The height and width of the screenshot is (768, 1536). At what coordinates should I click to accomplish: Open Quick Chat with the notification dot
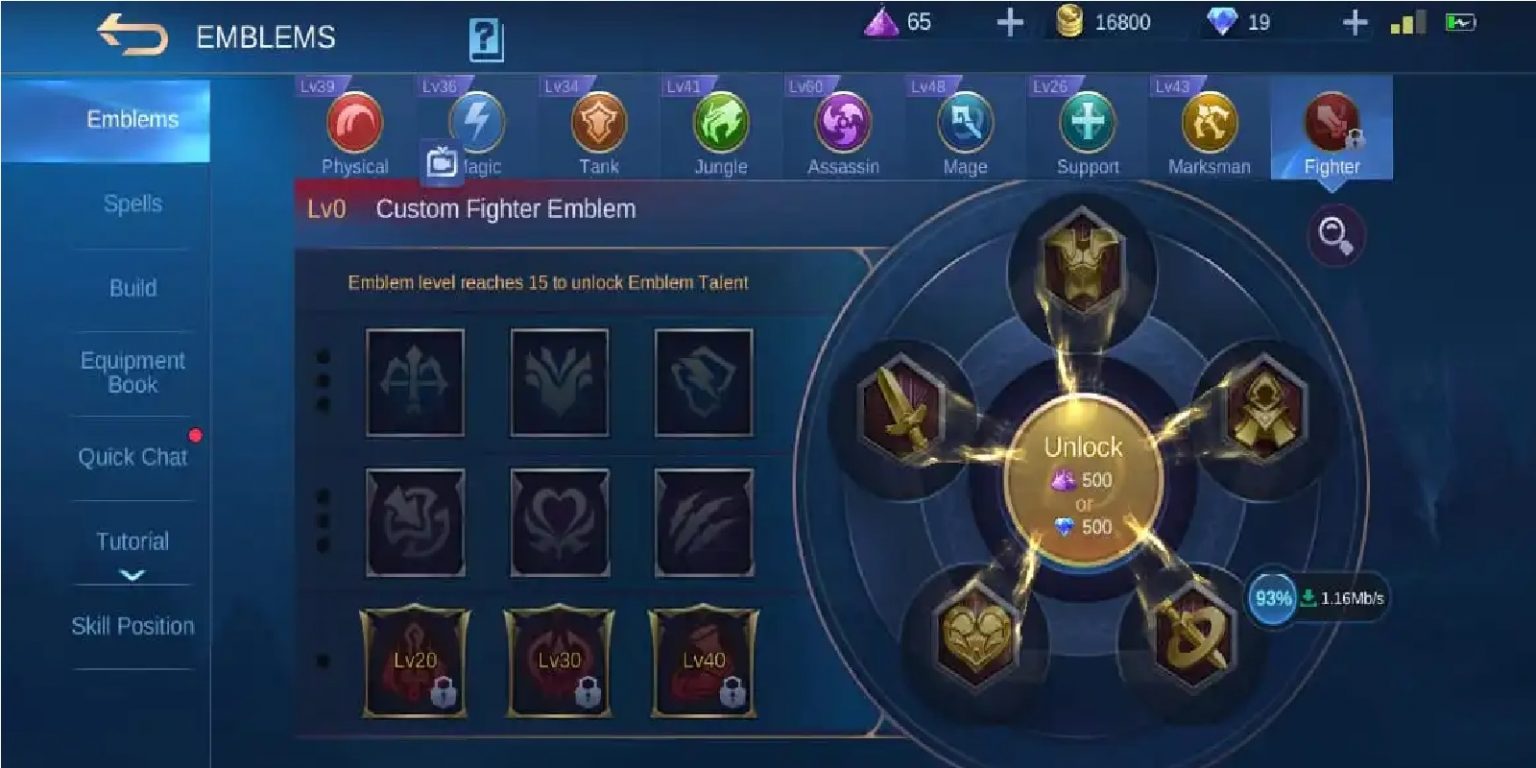133,457
